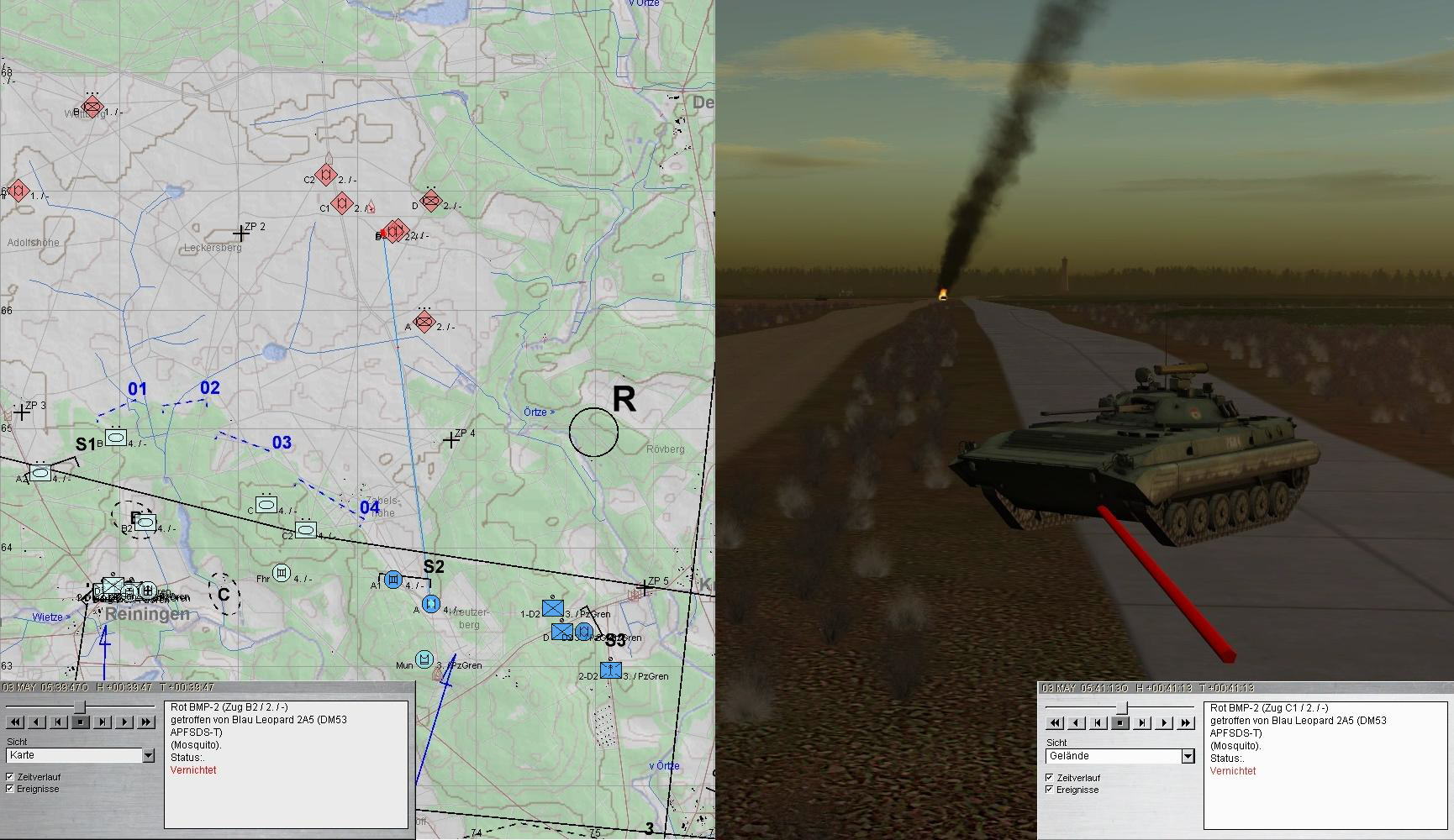Image resolution: width=1454 pixels, height=840 pixels.
Task: Play forward in the Gelände replay panel
Action: [1164, 722]
